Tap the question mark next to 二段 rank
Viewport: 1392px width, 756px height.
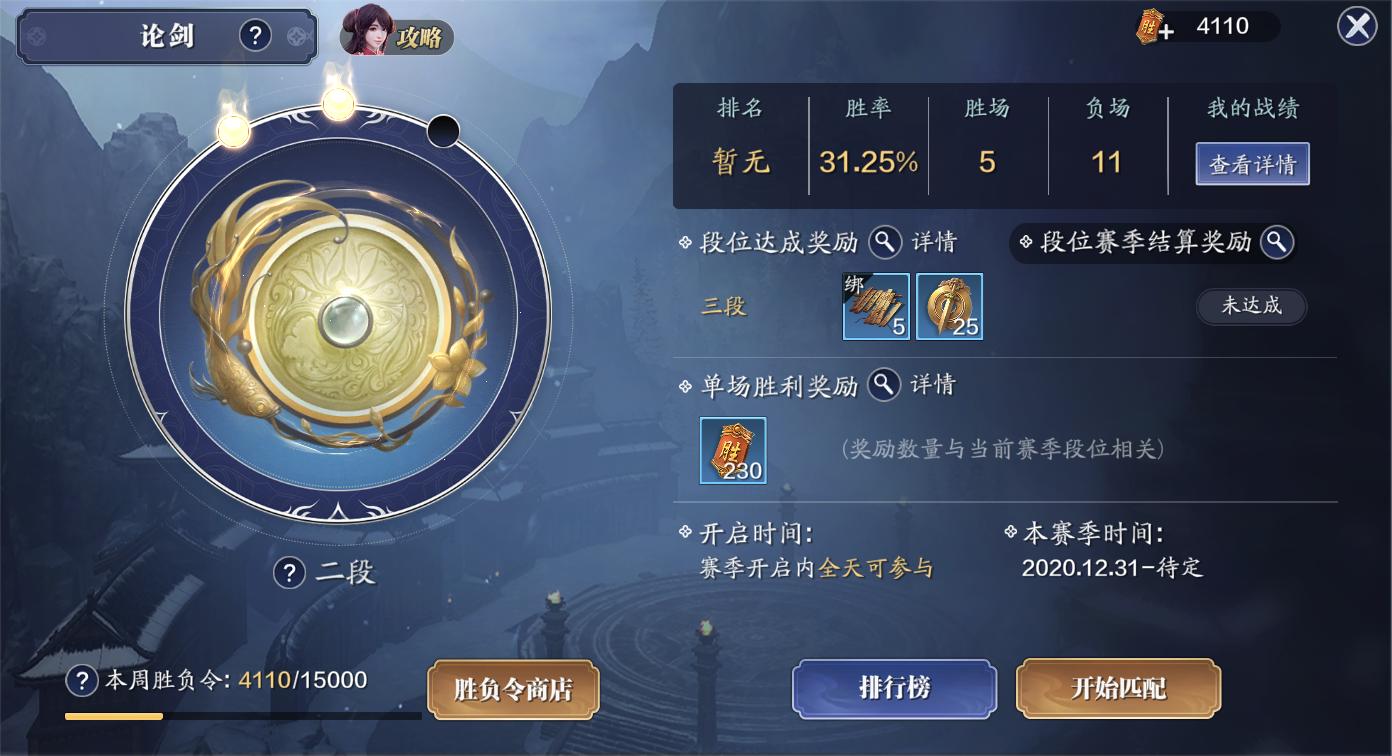tap(289, 571)
